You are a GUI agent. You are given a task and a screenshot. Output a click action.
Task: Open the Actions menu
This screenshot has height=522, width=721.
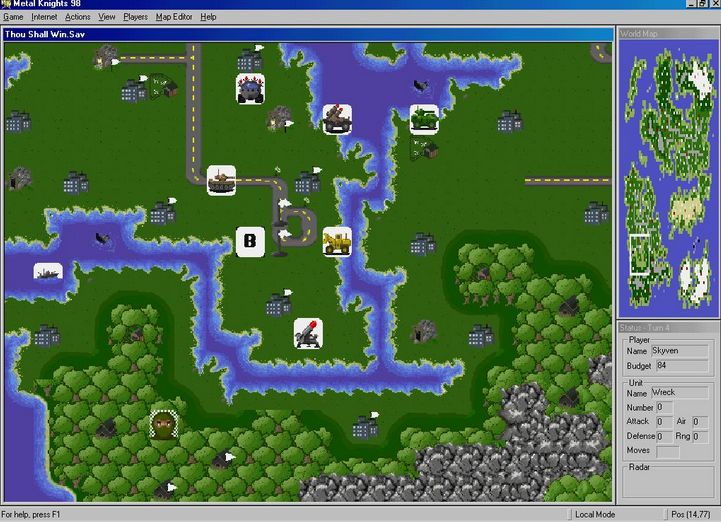pyautogui.click(x=78, y=17)
